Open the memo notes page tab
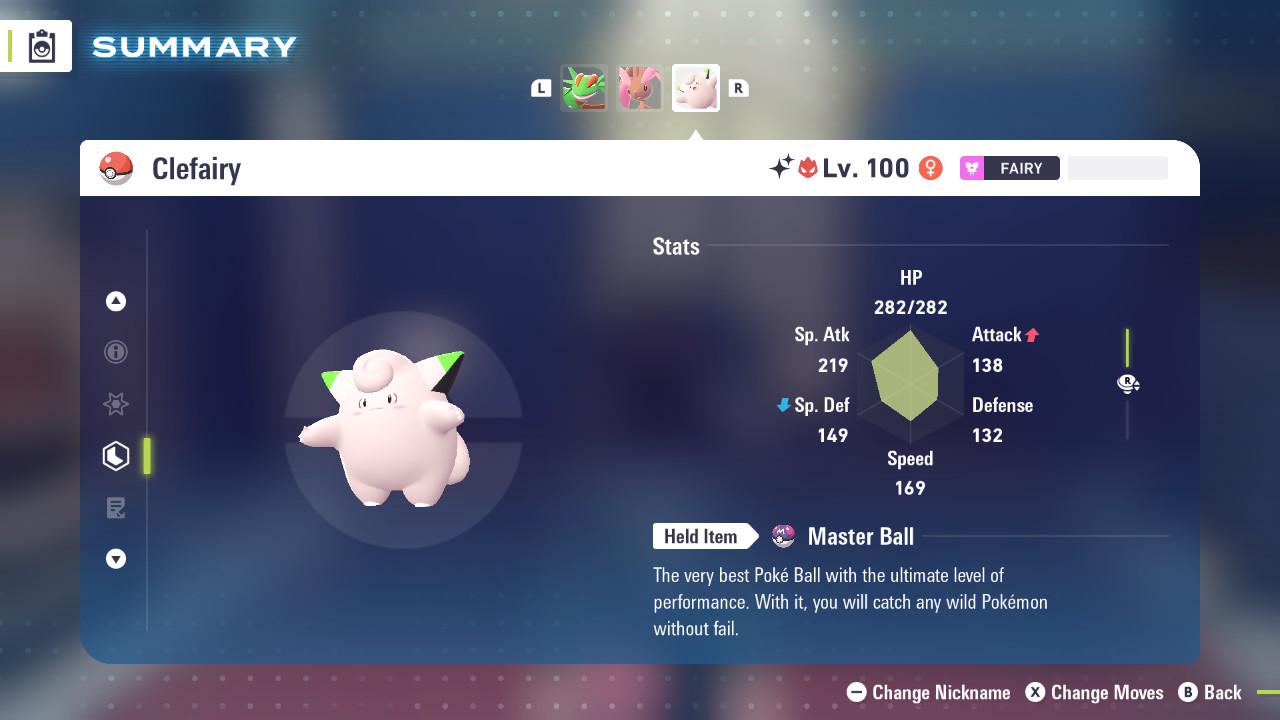 pyautogui.click(x=116, y=508)
